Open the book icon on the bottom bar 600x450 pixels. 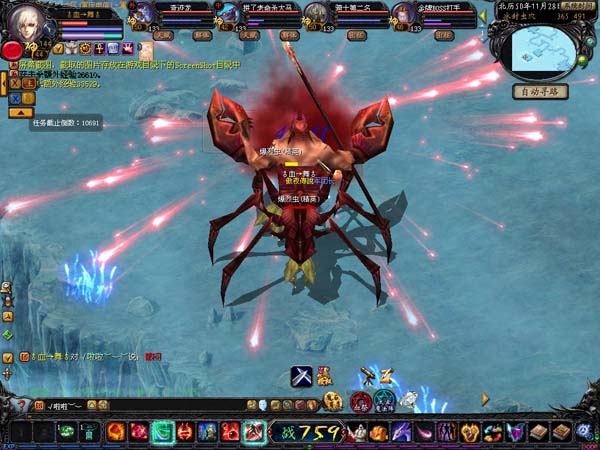(539, 432)
